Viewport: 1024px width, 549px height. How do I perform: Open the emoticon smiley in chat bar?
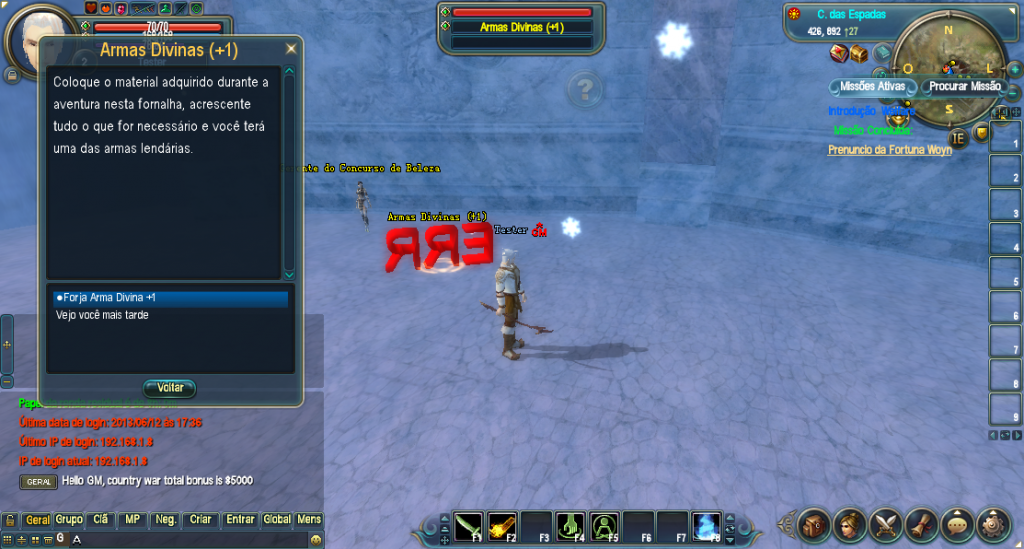click(316, 539)
